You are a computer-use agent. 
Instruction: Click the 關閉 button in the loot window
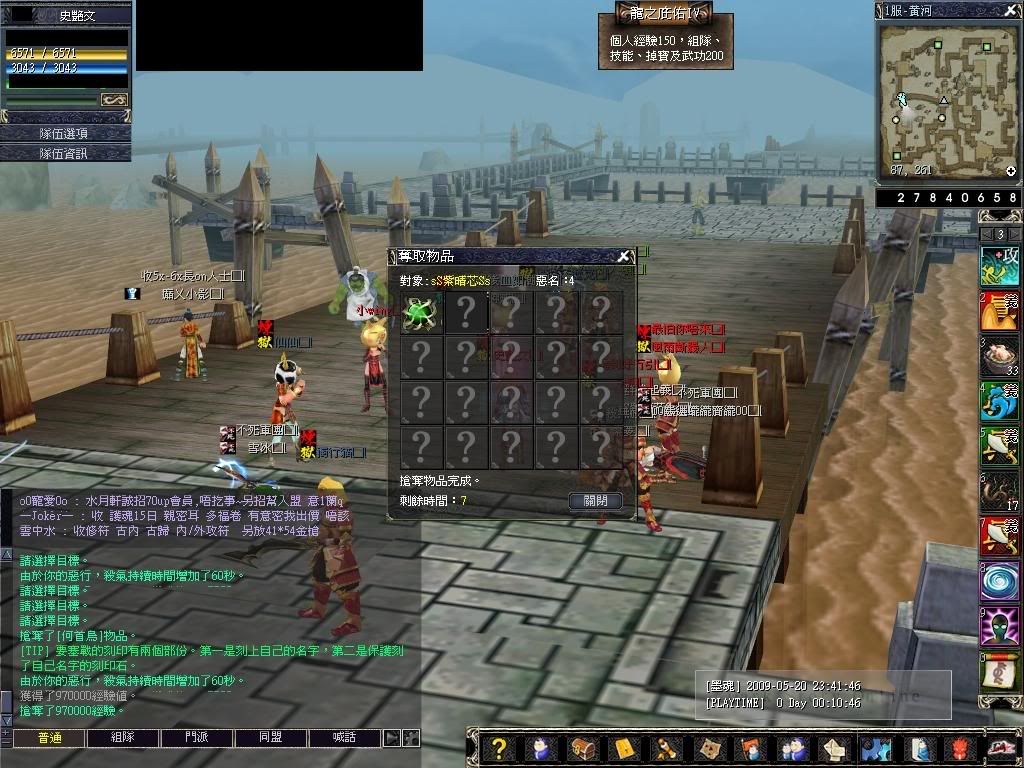(595, 501)
